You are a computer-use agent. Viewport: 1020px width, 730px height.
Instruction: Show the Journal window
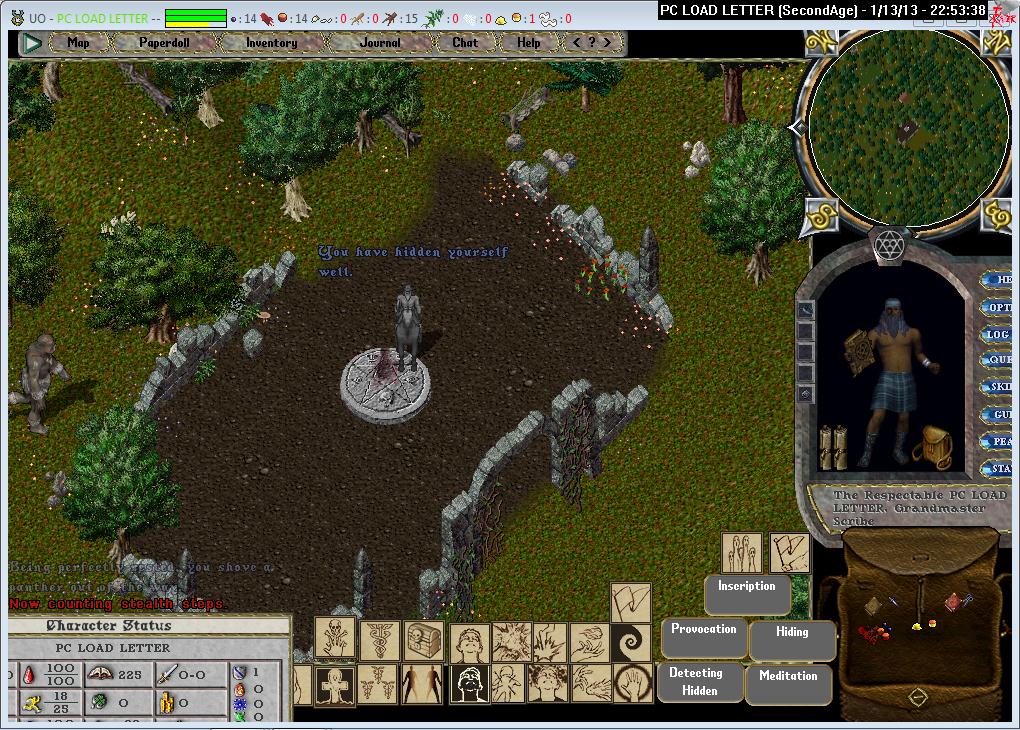[380, 43]
